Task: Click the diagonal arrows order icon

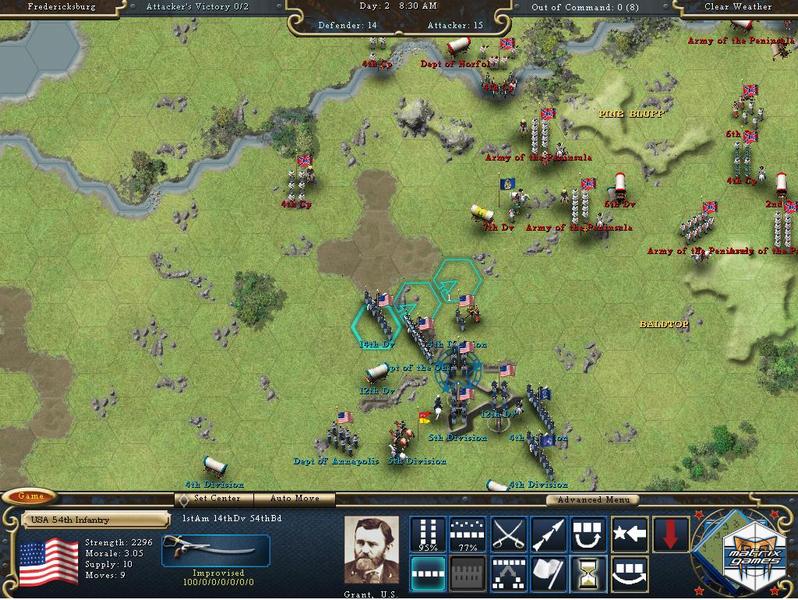Action: (549, 535)
